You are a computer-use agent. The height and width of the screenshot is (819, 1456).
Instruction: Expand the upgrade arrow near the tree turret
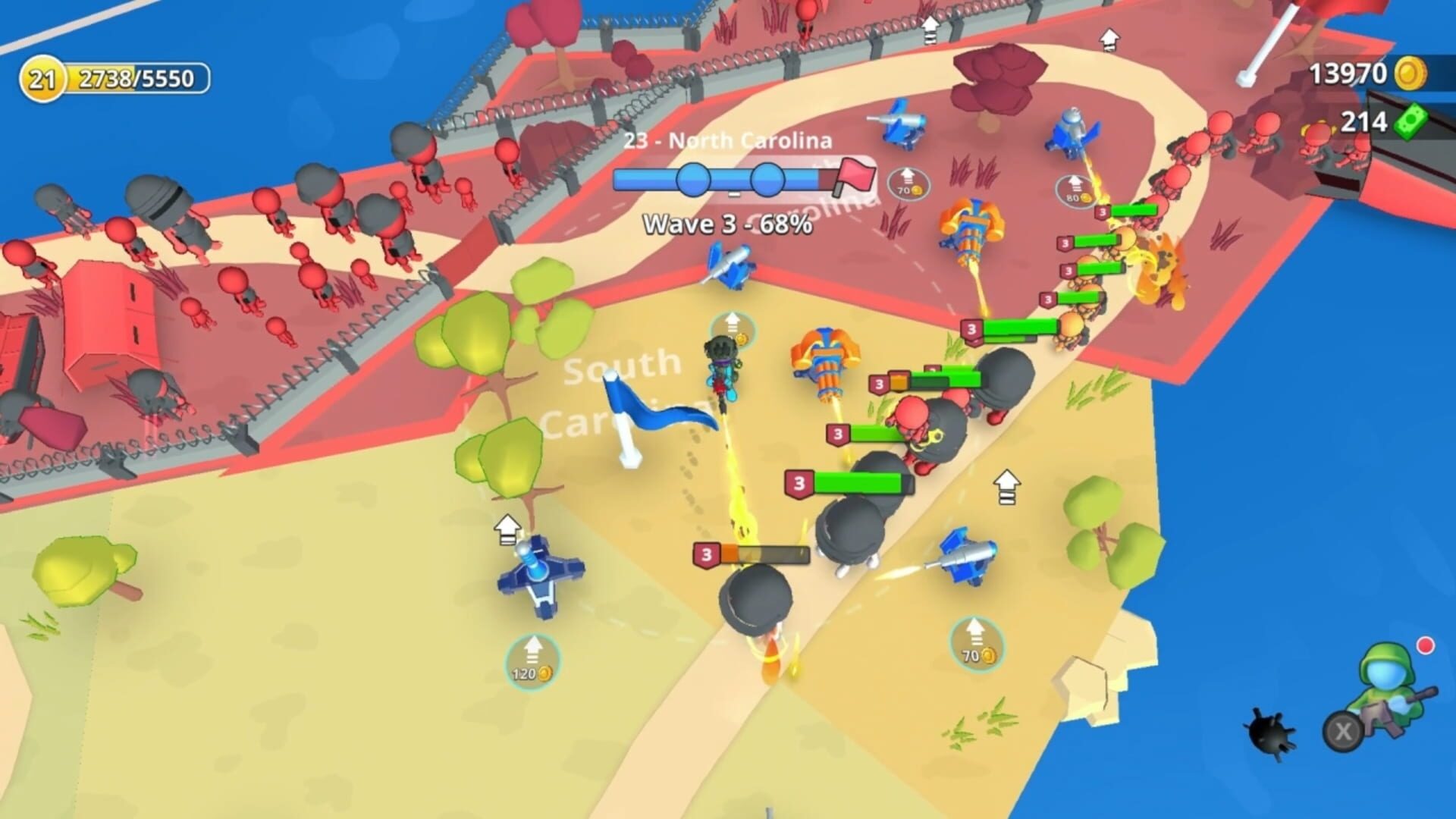point(506,529)
